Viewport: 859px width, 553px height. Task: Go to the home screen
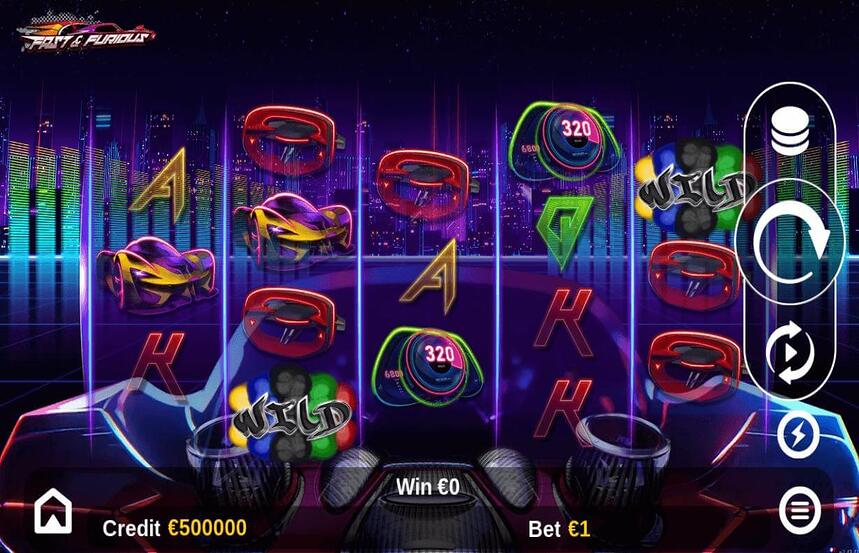tap(53, 512)
